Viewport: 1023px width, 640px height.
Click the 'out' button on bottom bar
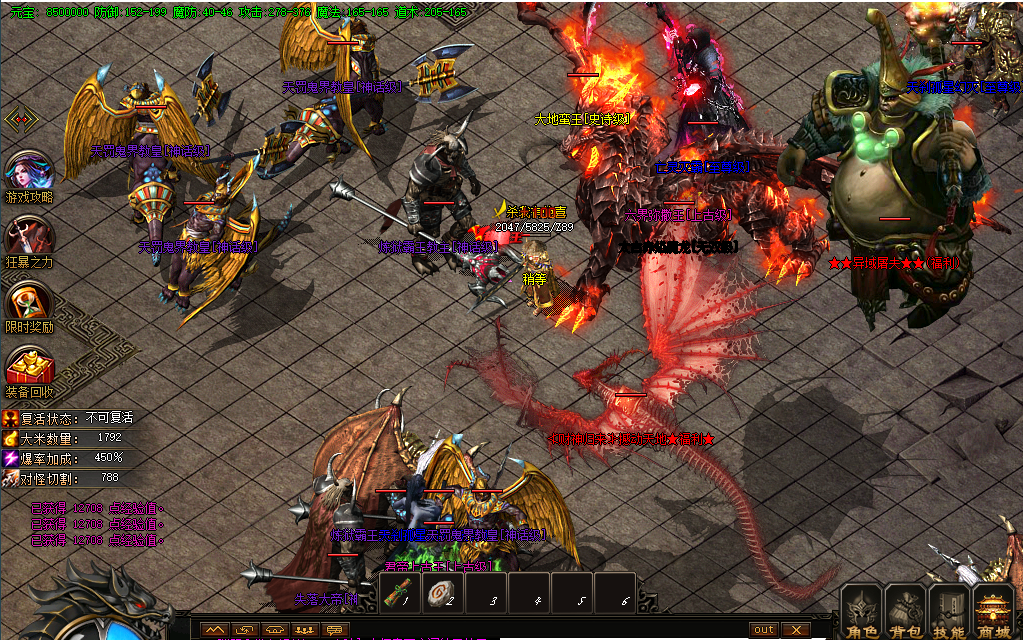pos(764,629)
